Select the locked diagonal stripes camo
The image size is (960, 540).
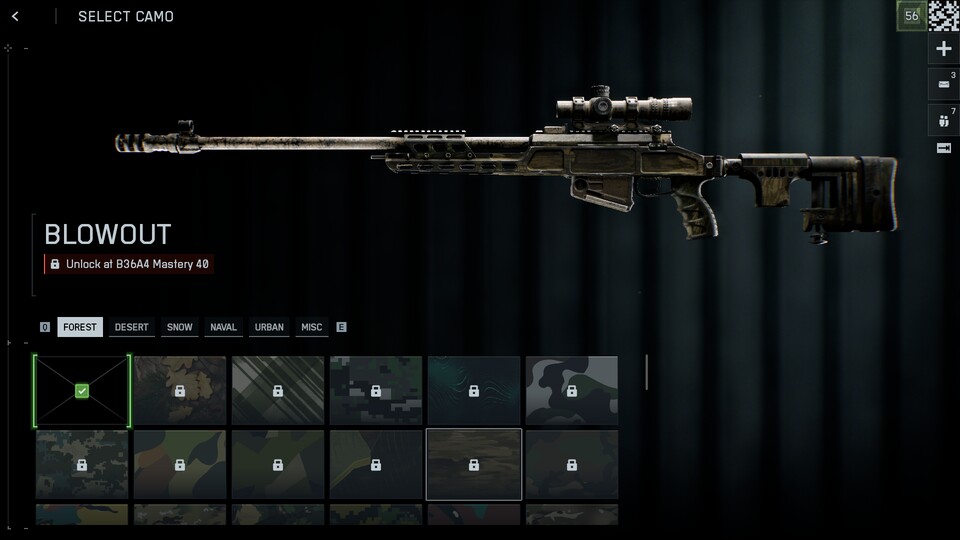pos(278,391)
